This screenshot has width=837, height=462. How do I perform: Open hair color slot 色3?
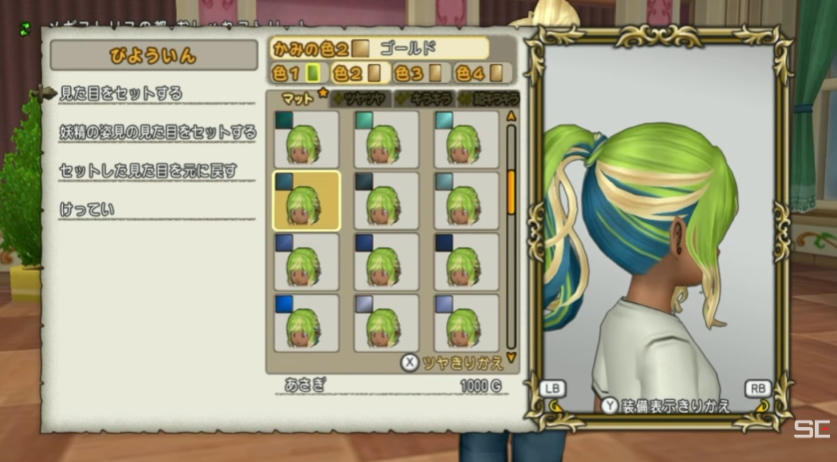(417, 73)
